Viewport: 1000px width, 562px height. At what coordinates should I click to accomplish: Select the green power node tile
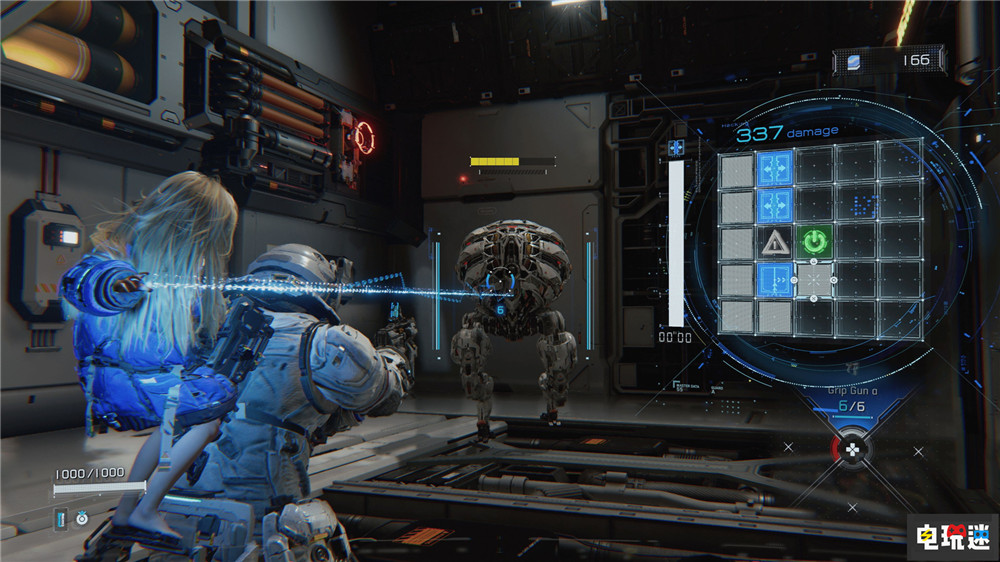coord(813,242)
